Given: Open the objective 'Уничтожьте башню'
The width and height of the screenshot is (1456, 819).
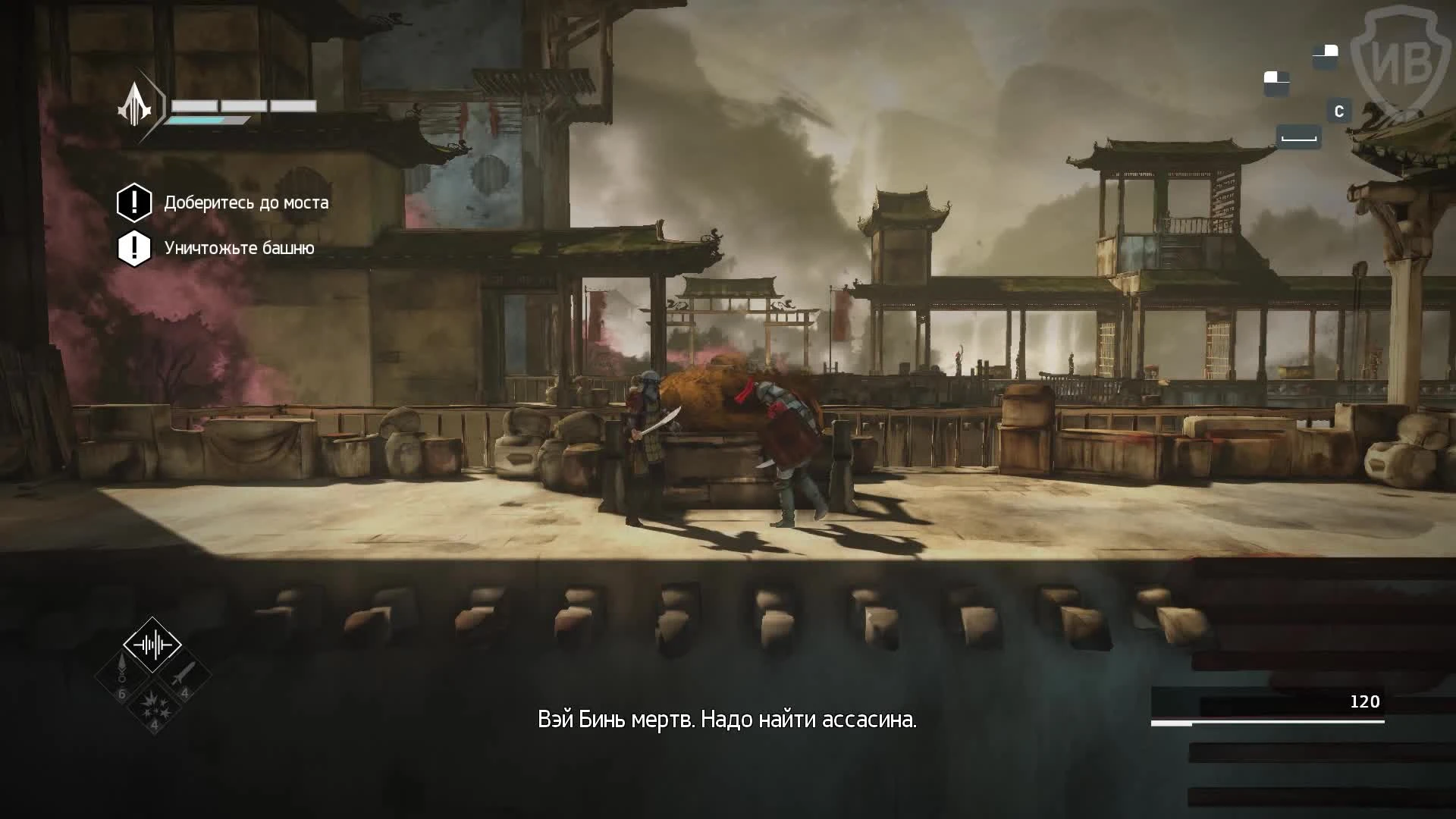Looking at the screenshot, I should click(x=240, y=247).
